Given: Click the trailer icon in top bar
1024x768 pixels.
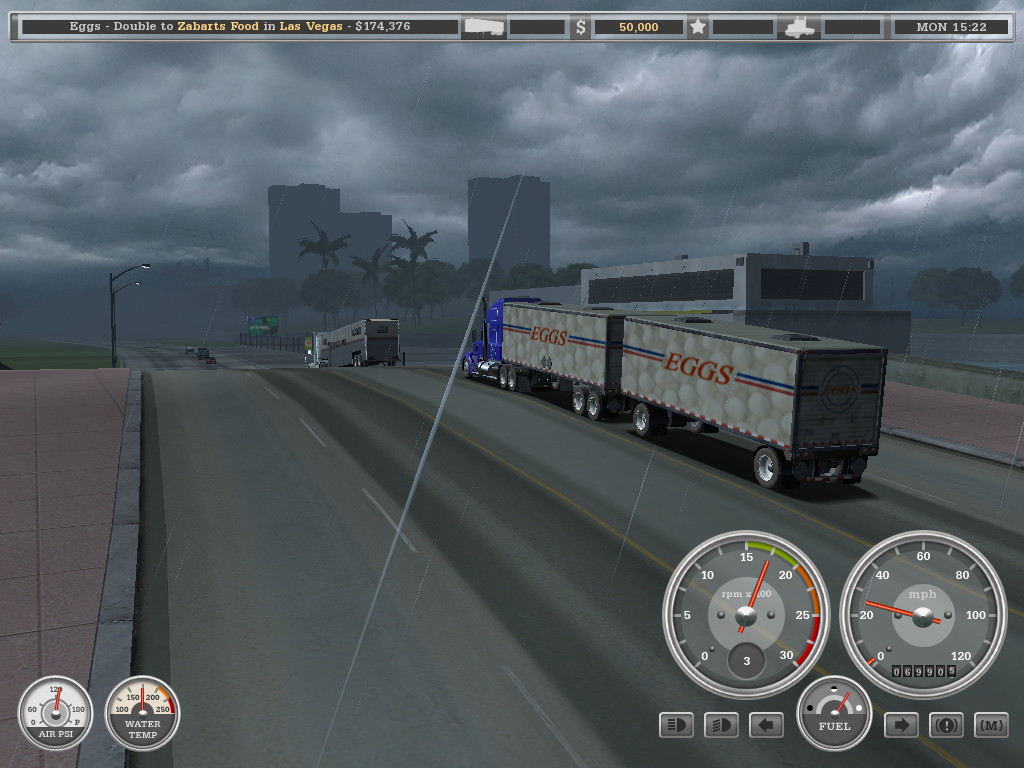Looking at the screenshot, I should pyautogui.click(x=484, y=27).
